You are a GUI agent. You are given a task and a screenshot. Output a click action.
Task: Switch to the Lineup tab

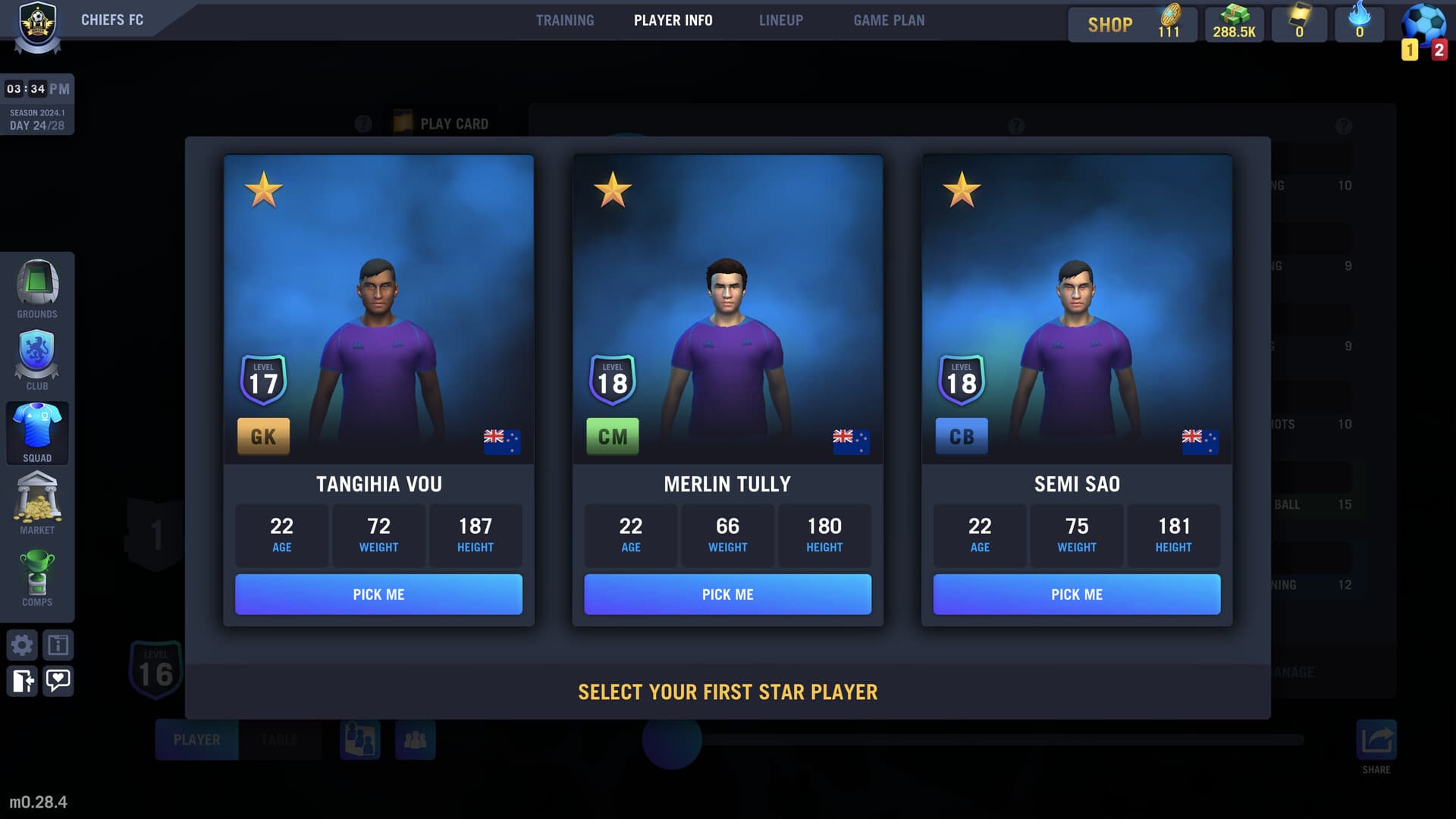781,20
